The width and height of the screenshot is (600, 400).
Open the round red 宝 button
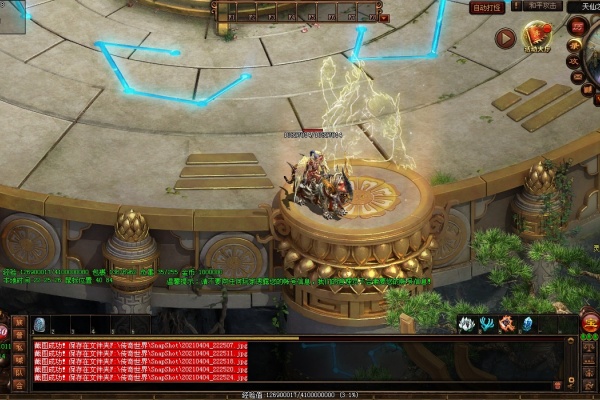(x=589, y=324)
